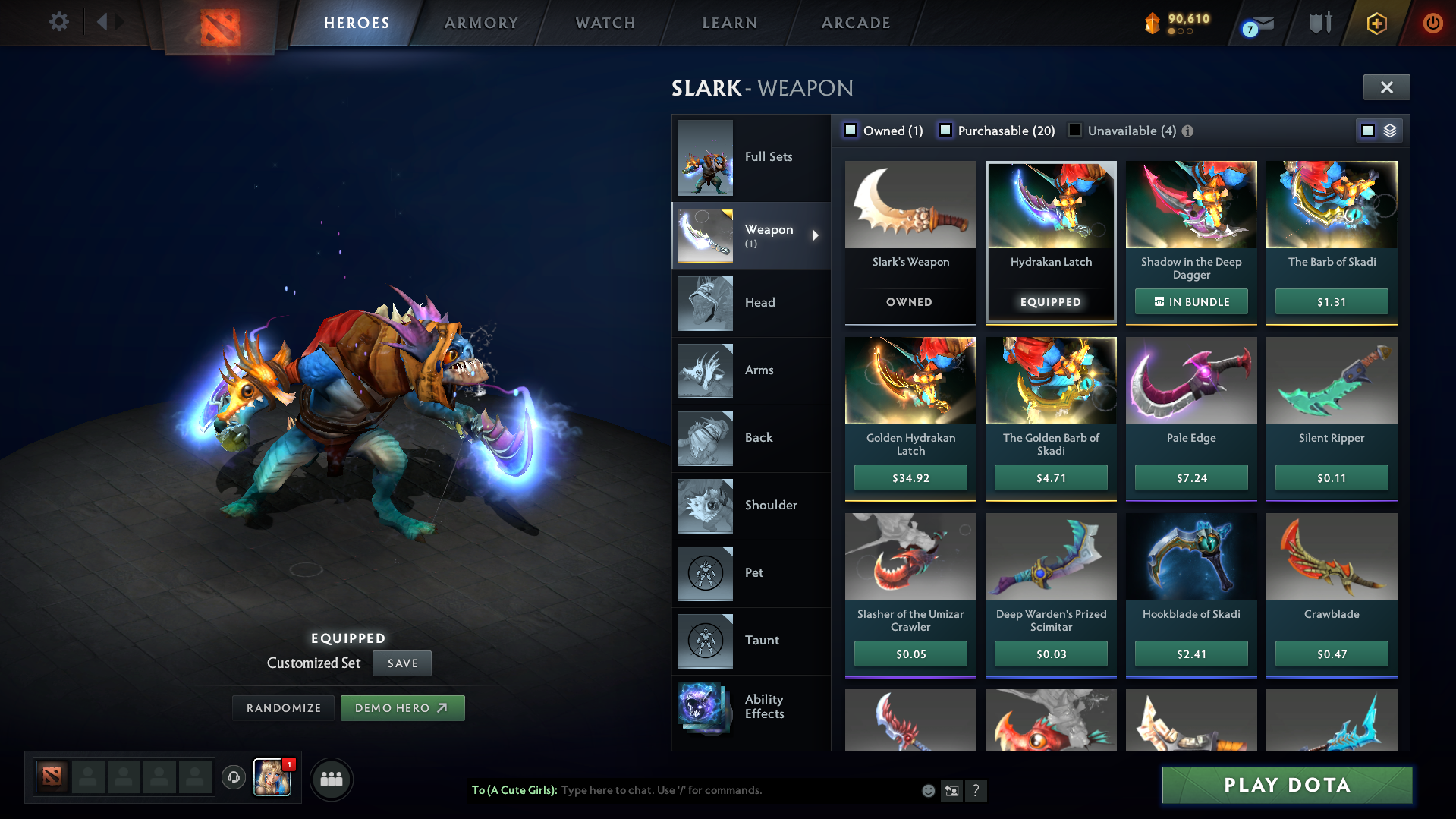Enable the Unavailable items filter
This screenshot has height=819, width=1456.
(1074, 130)
